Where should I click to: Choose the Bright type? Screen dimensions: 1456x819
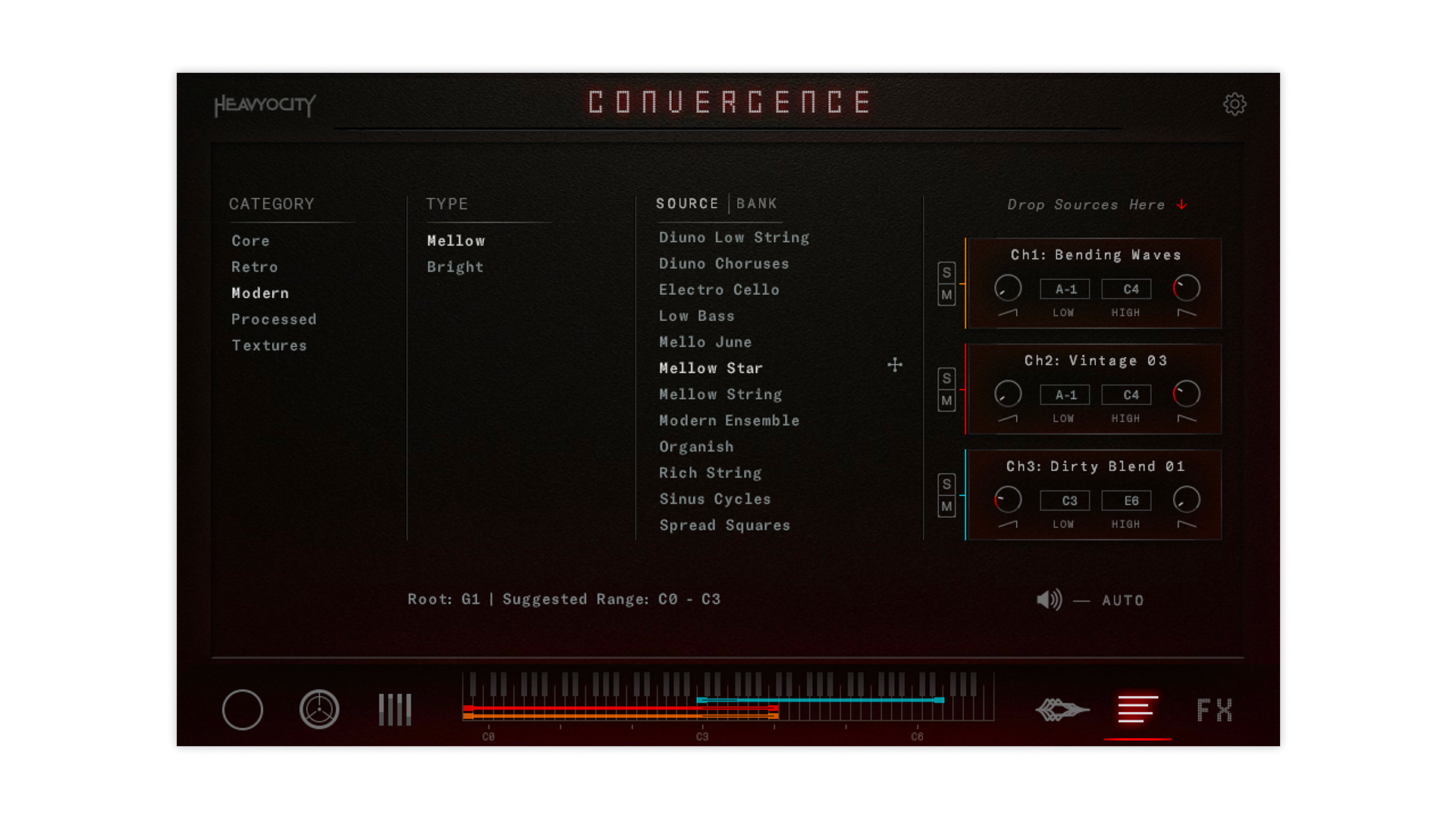pos(455,266)
